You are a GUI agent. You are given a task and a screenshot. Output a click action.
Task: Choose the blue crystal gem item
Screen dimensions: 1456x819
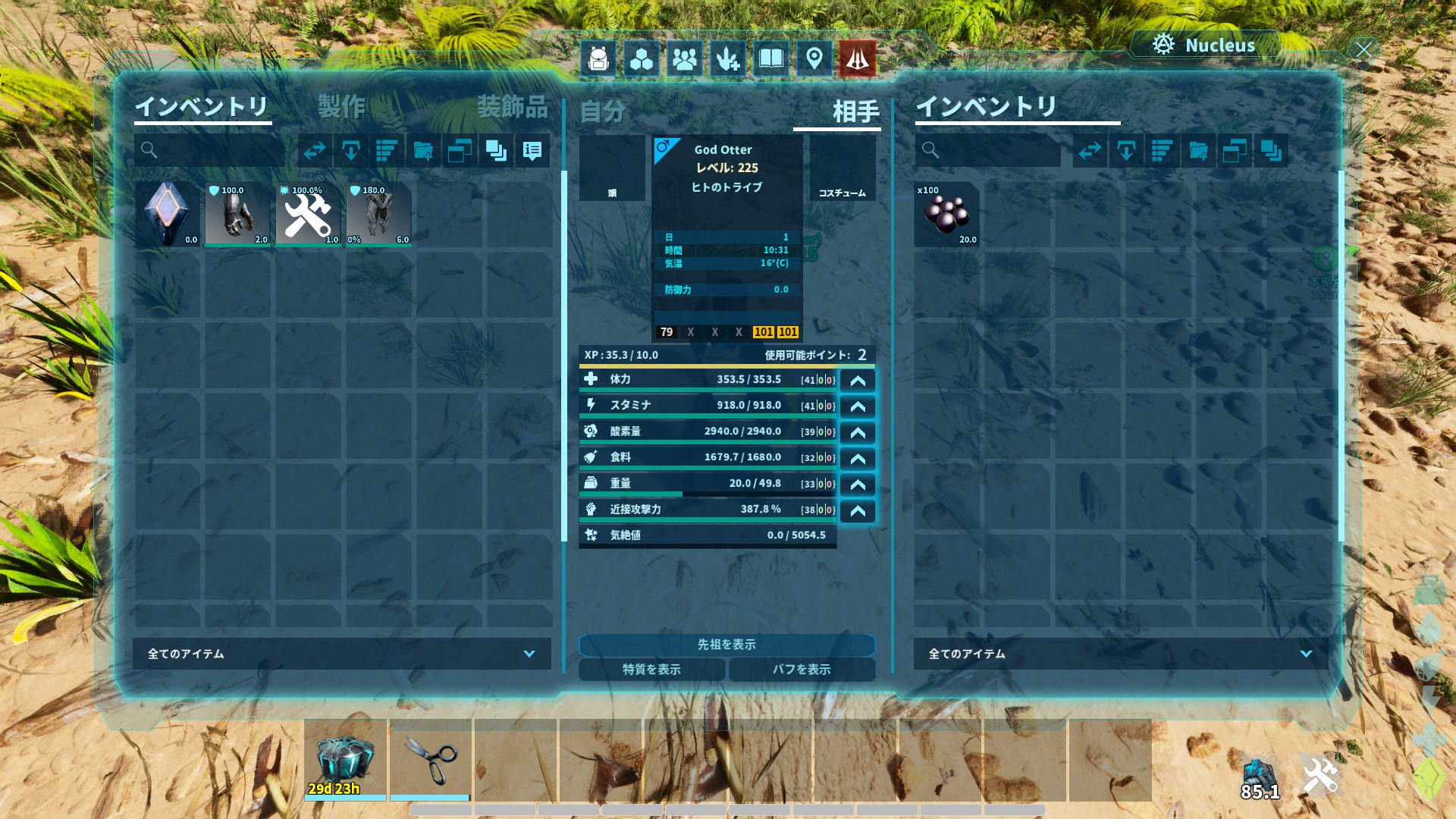pyautogui.click(x=168, y=215)
